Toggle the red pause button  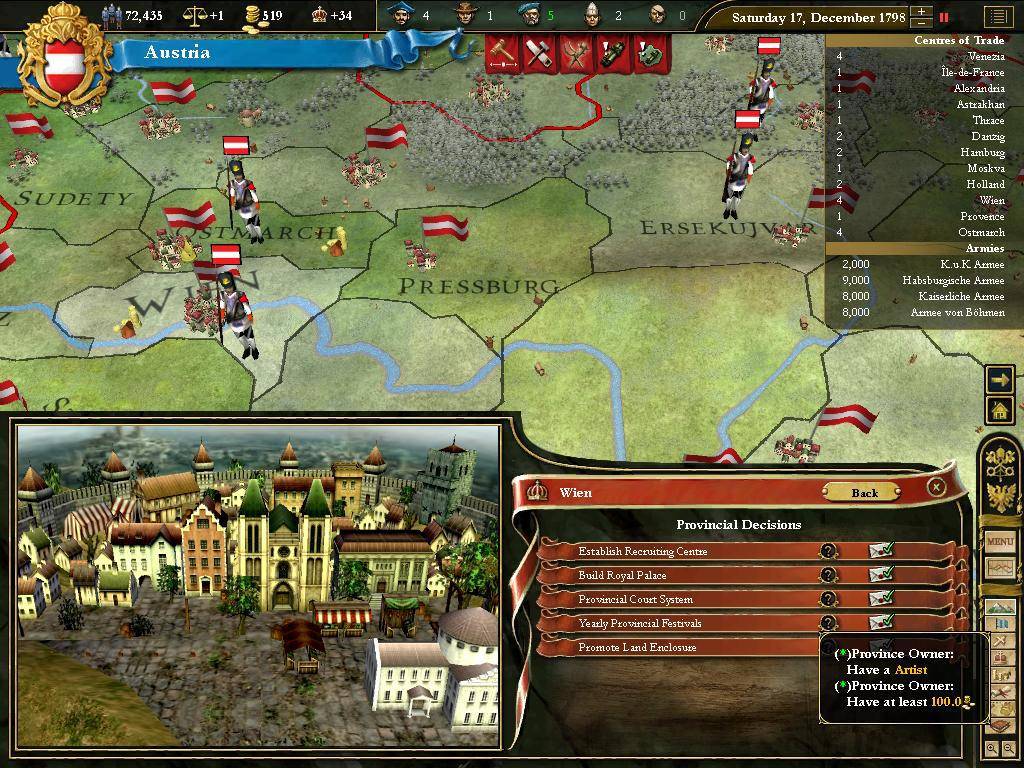tap(943, 17)
